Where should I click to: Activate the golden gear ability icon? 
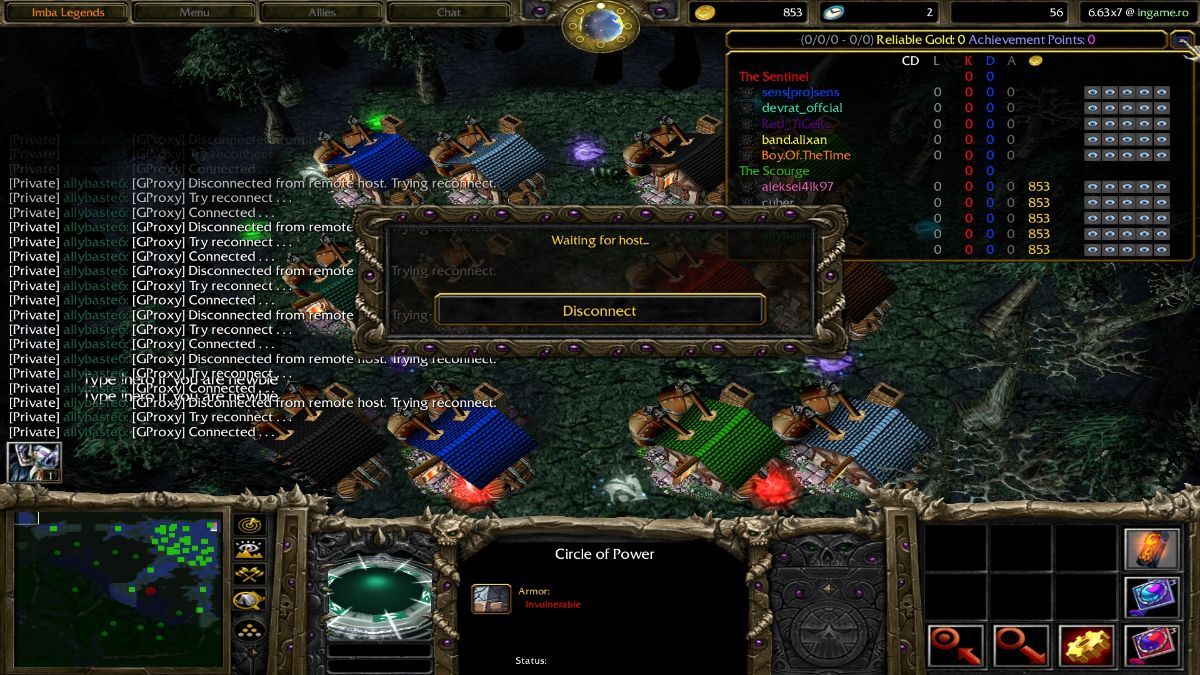point(1086,646)
